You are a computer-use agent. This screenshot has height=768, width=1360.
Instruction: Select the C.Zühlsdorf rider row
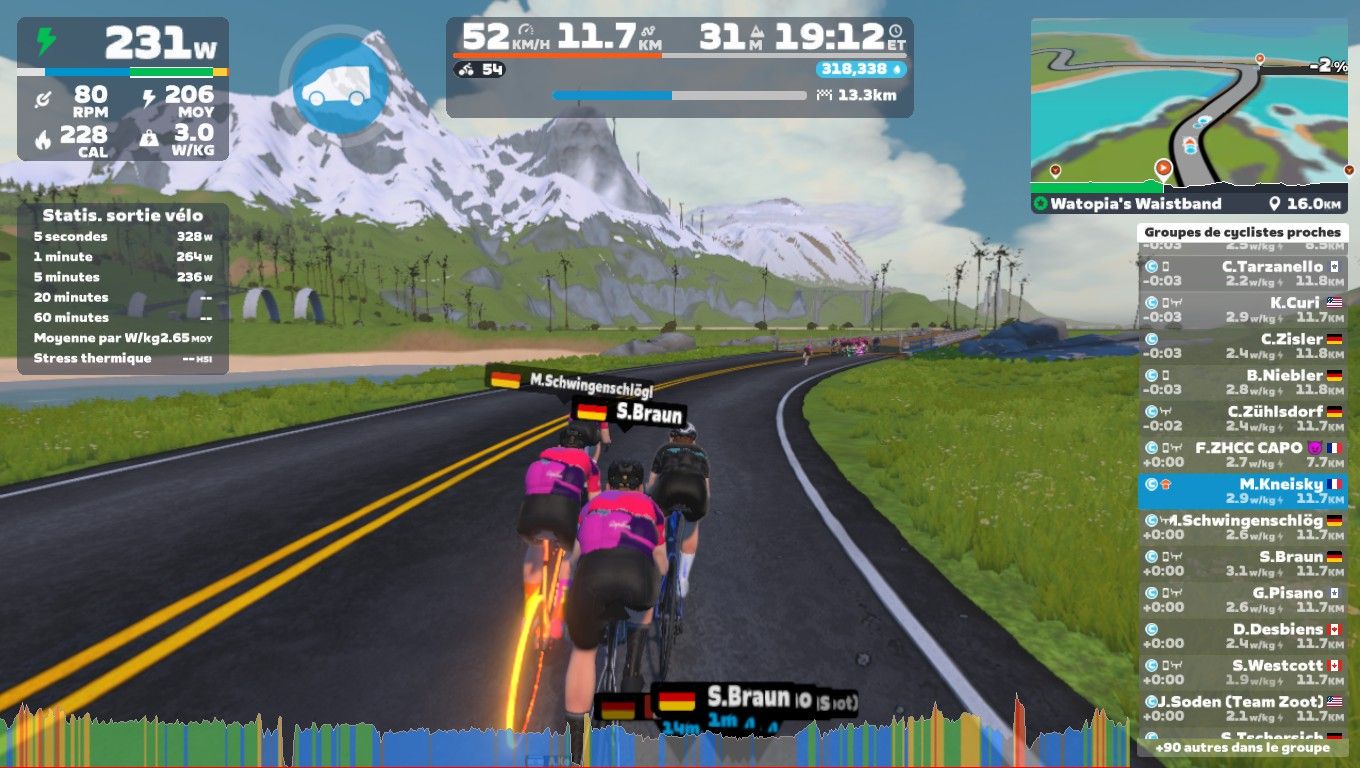1242,418
